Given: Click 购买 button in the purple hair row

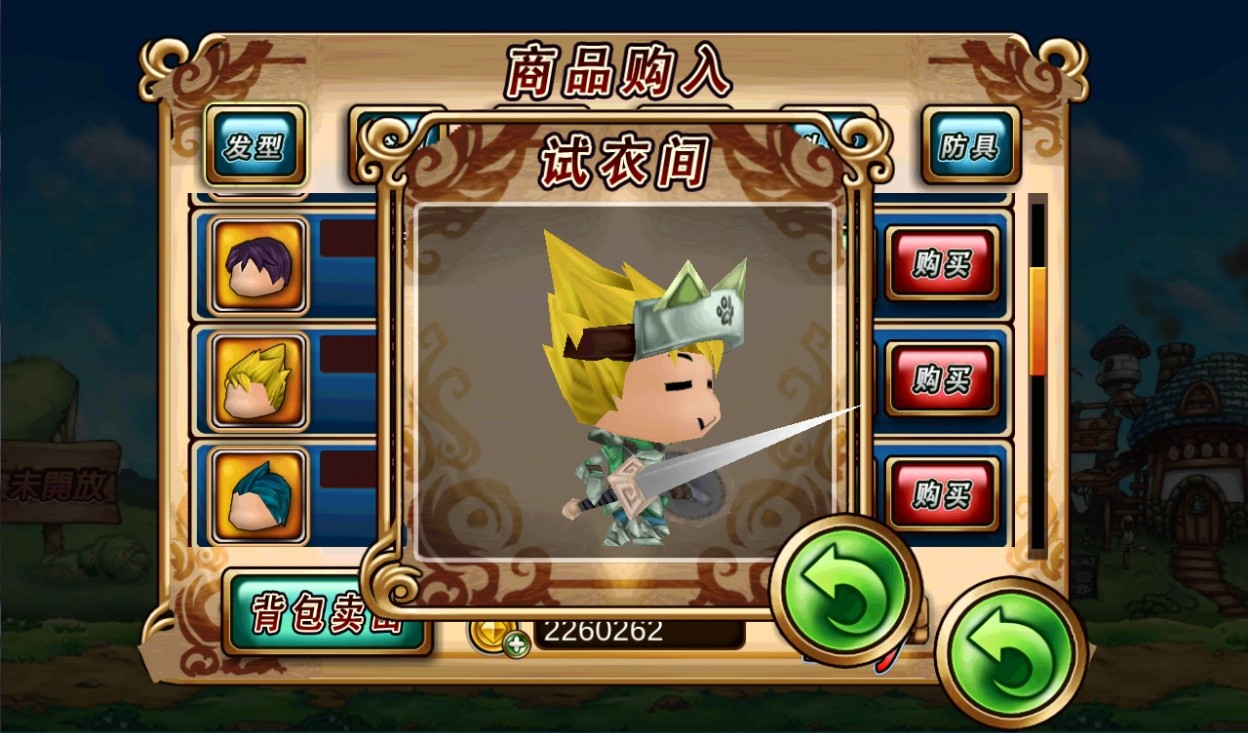Looking at the screenshot, I should pos(941,263).
